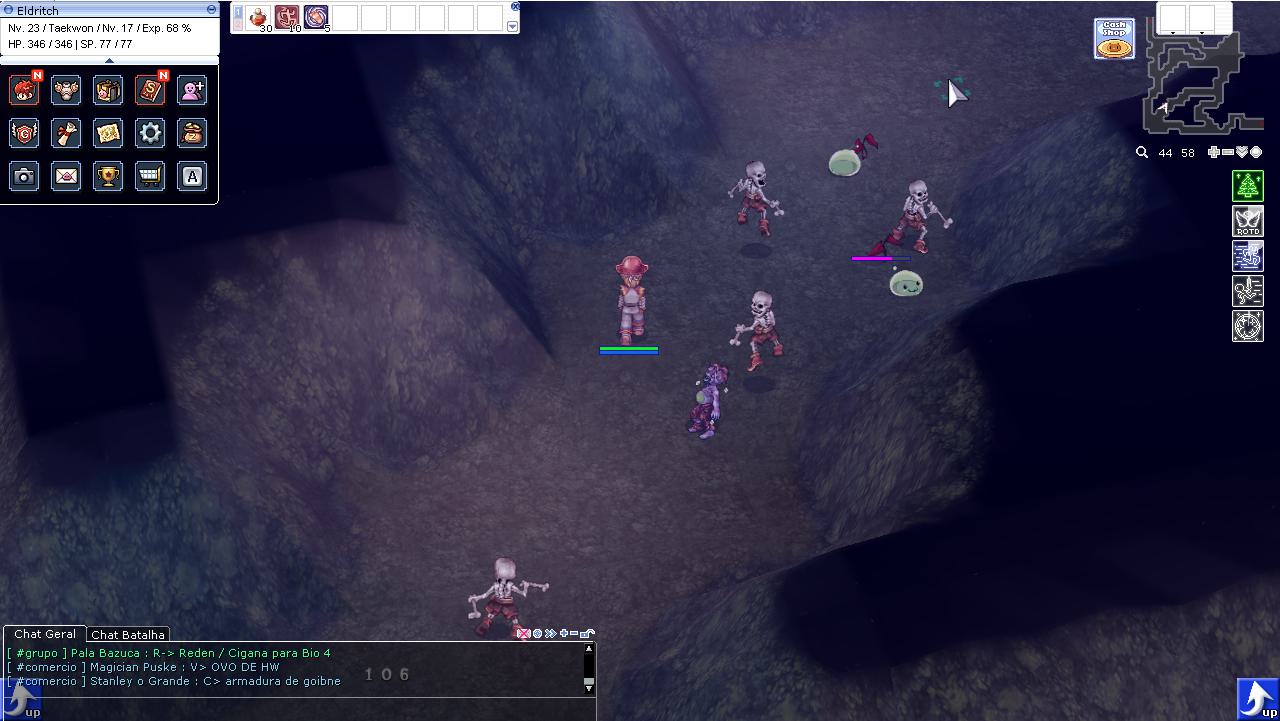Open the Cash Shop
Image resolution: width=1280 pixels, height=721 pixels.
[x=1113, y=38]
